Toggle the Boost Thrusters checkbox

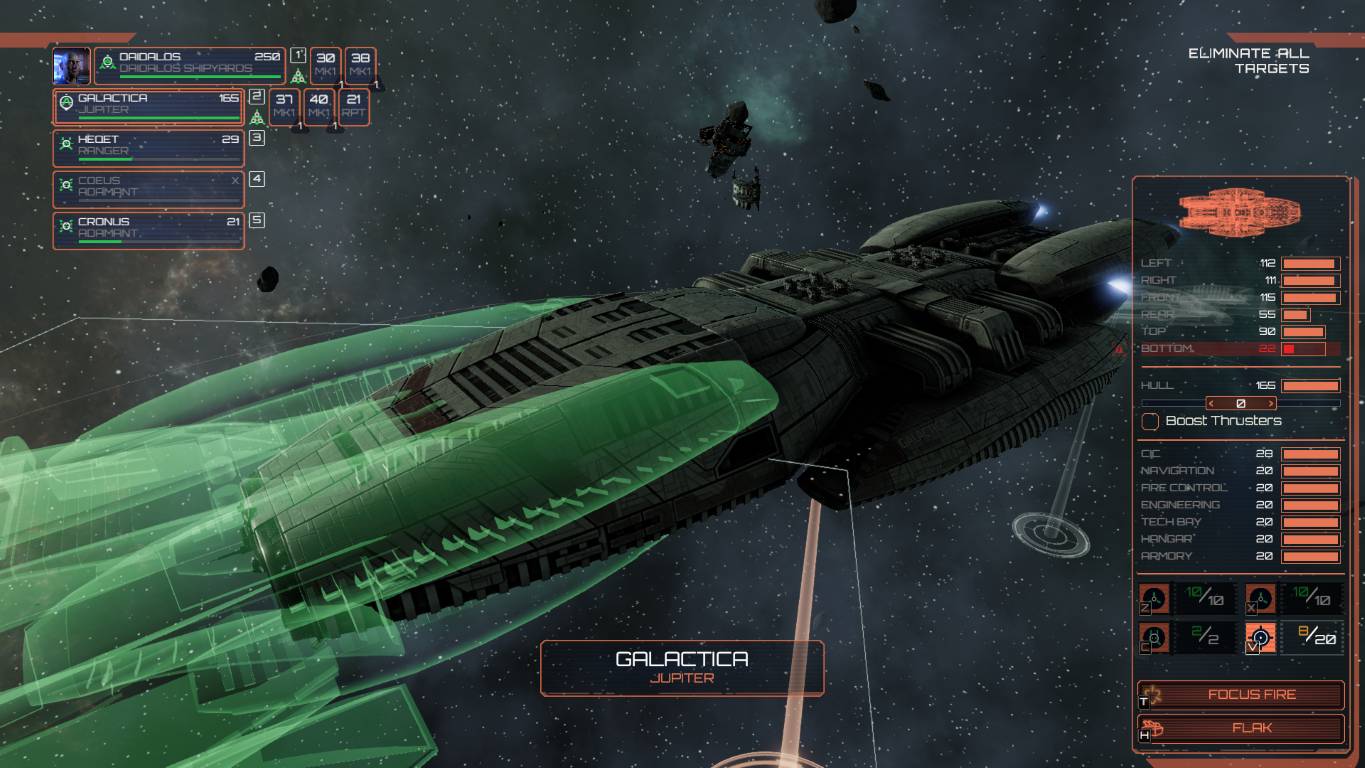(x=1151, y=421)
